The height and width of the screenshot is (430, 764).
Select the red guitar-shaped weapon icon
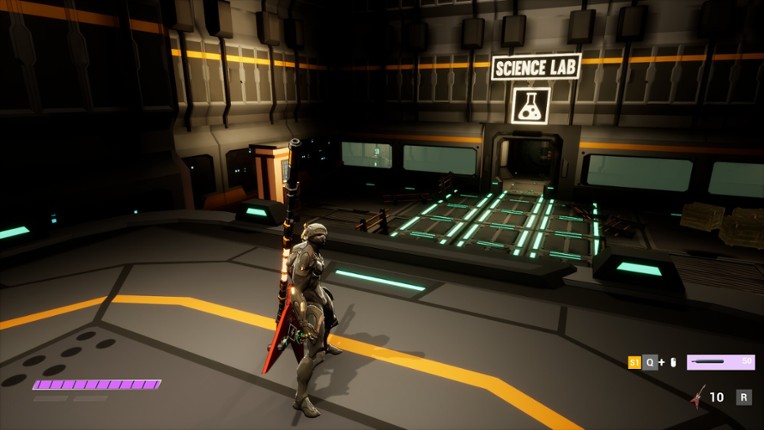point(697,397)
